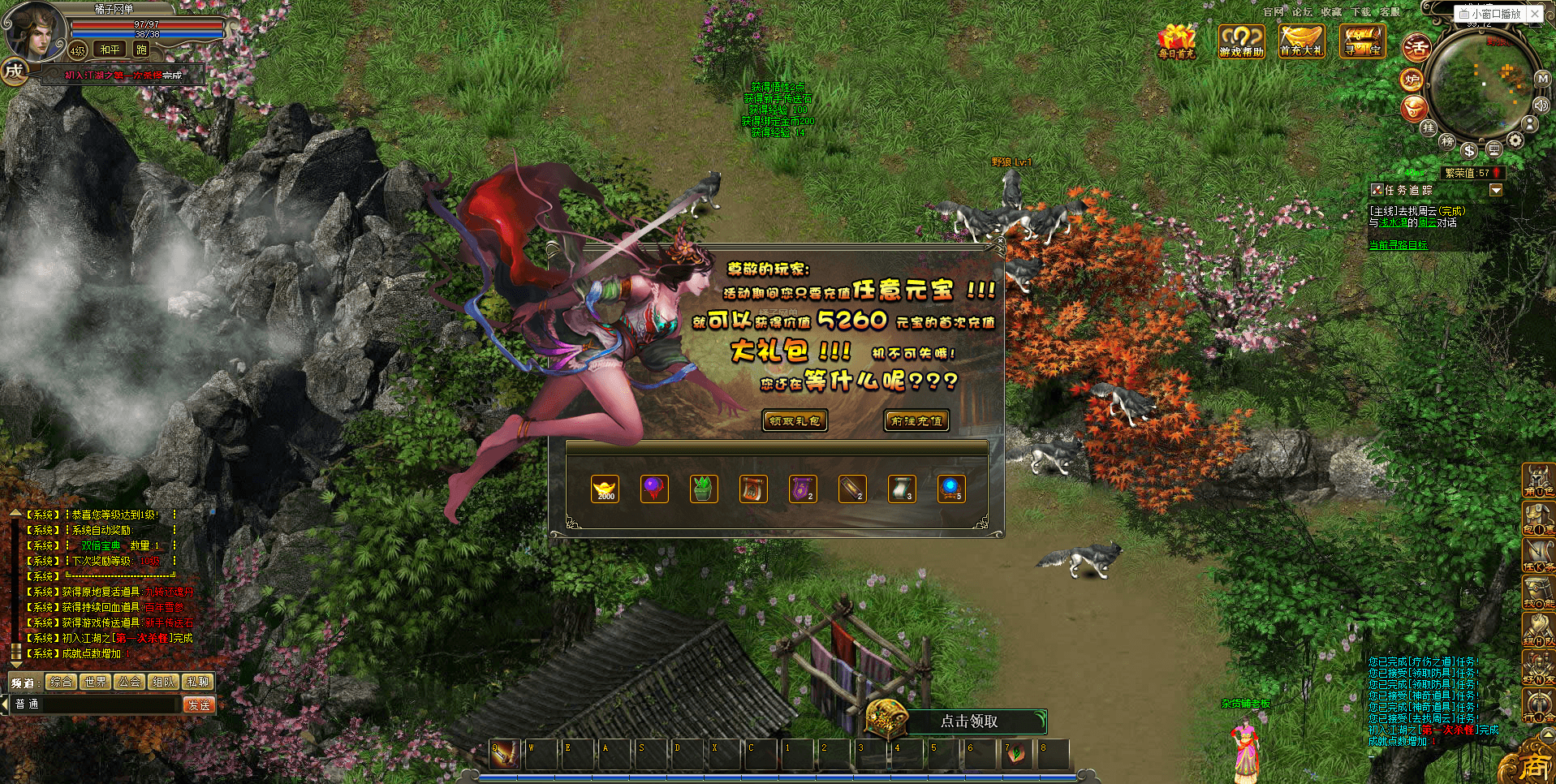Switch chat channel to 世界
This screenshot has width=1556, height=784.
[96, 682]
